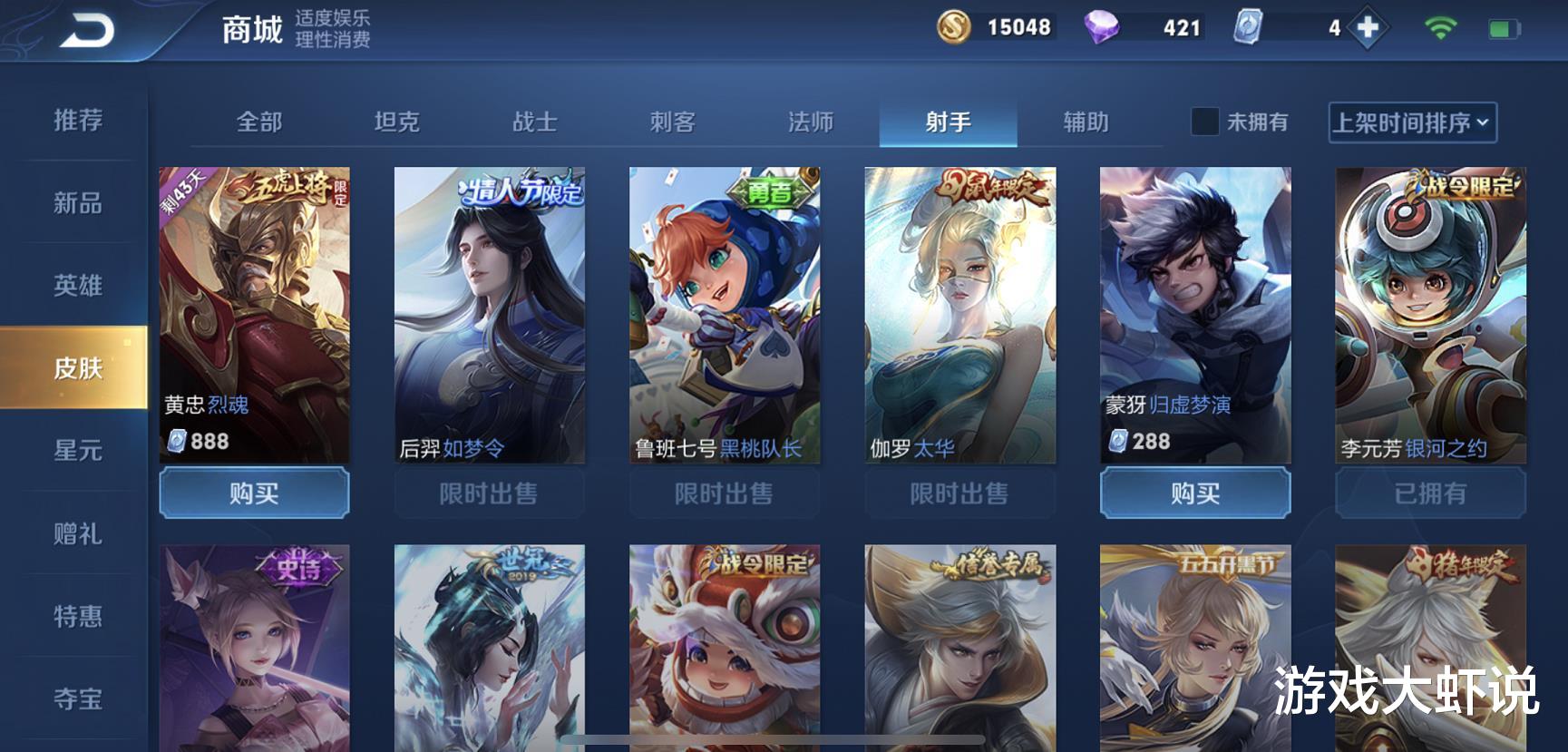Toggle the 勇者 tier banner on 鲁班七号 skin
1568x752 pixels.
click(x=772, y=191)
